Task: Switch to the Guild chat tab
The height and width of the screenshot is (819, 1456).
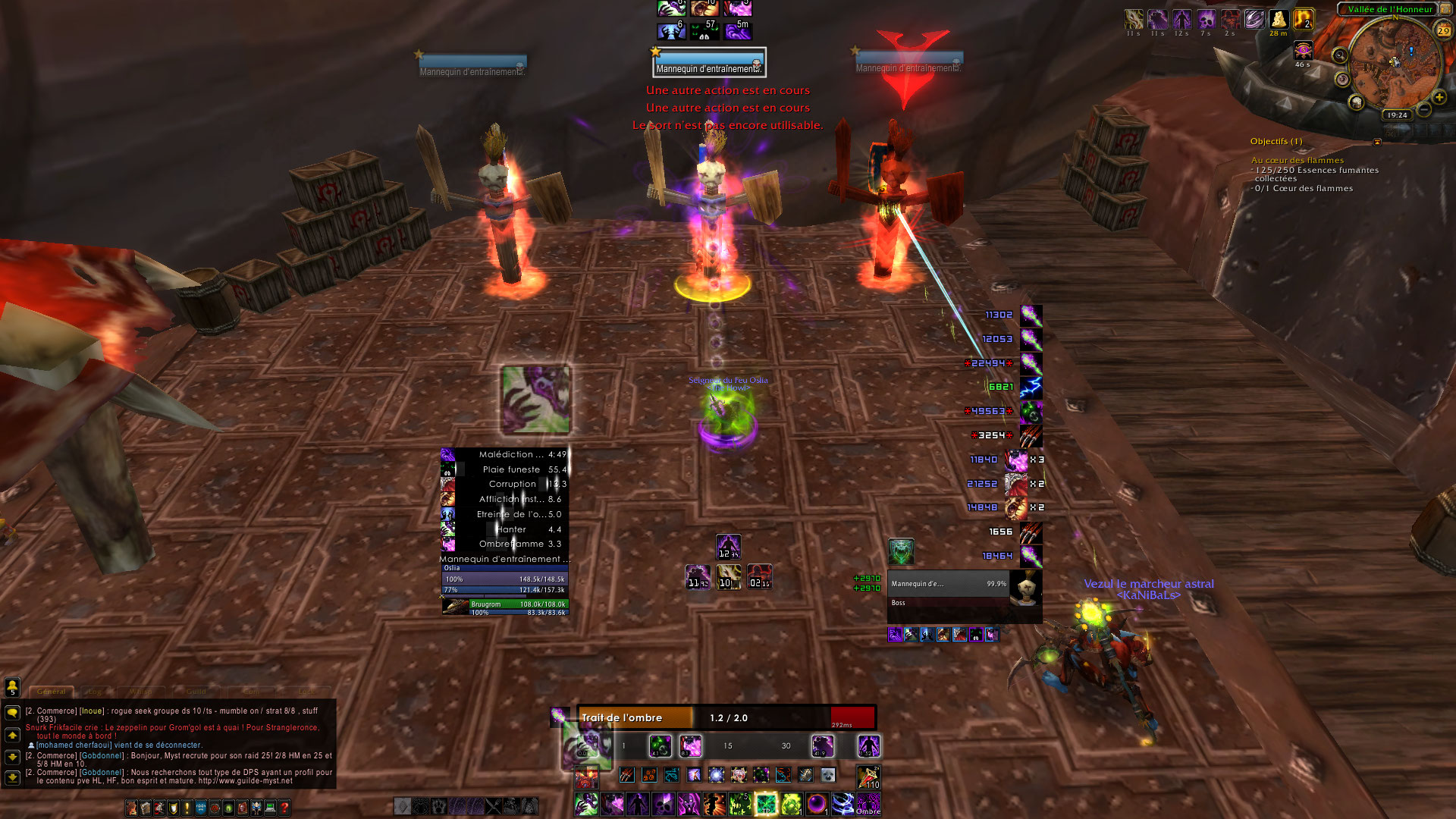Action: click(196, 692)
